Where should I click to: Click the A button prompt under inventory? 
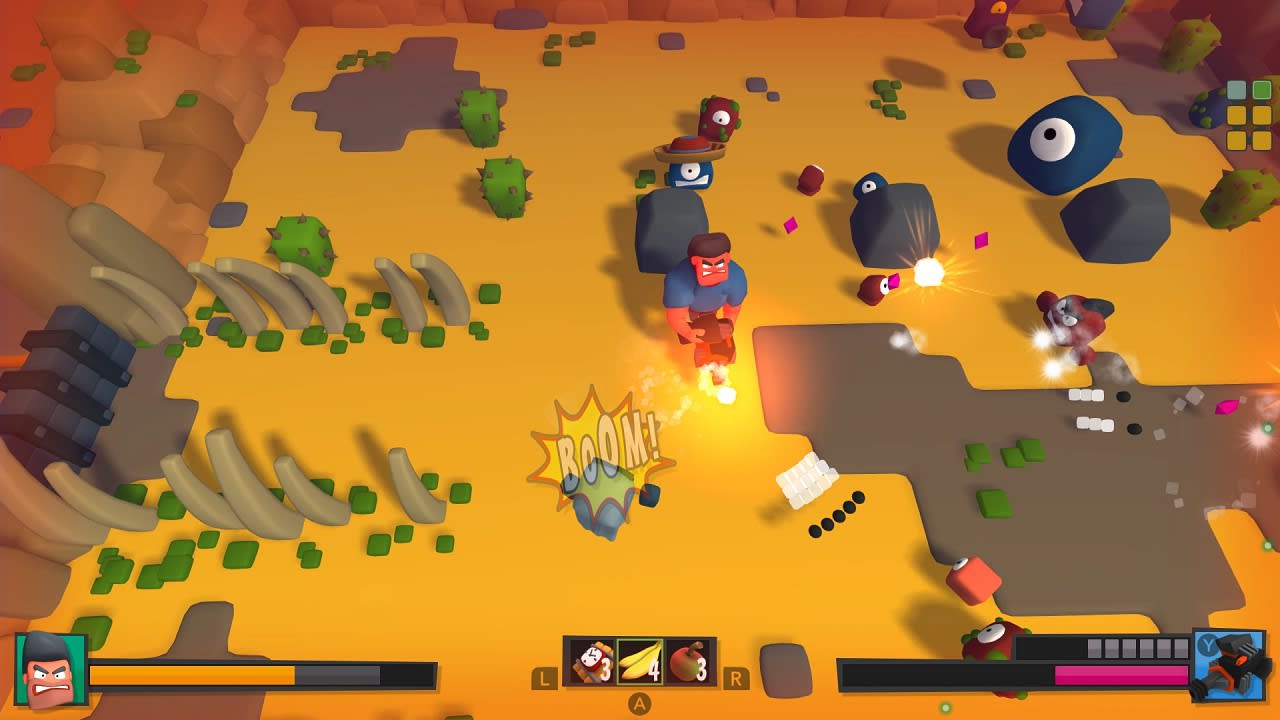pos(639,703)
